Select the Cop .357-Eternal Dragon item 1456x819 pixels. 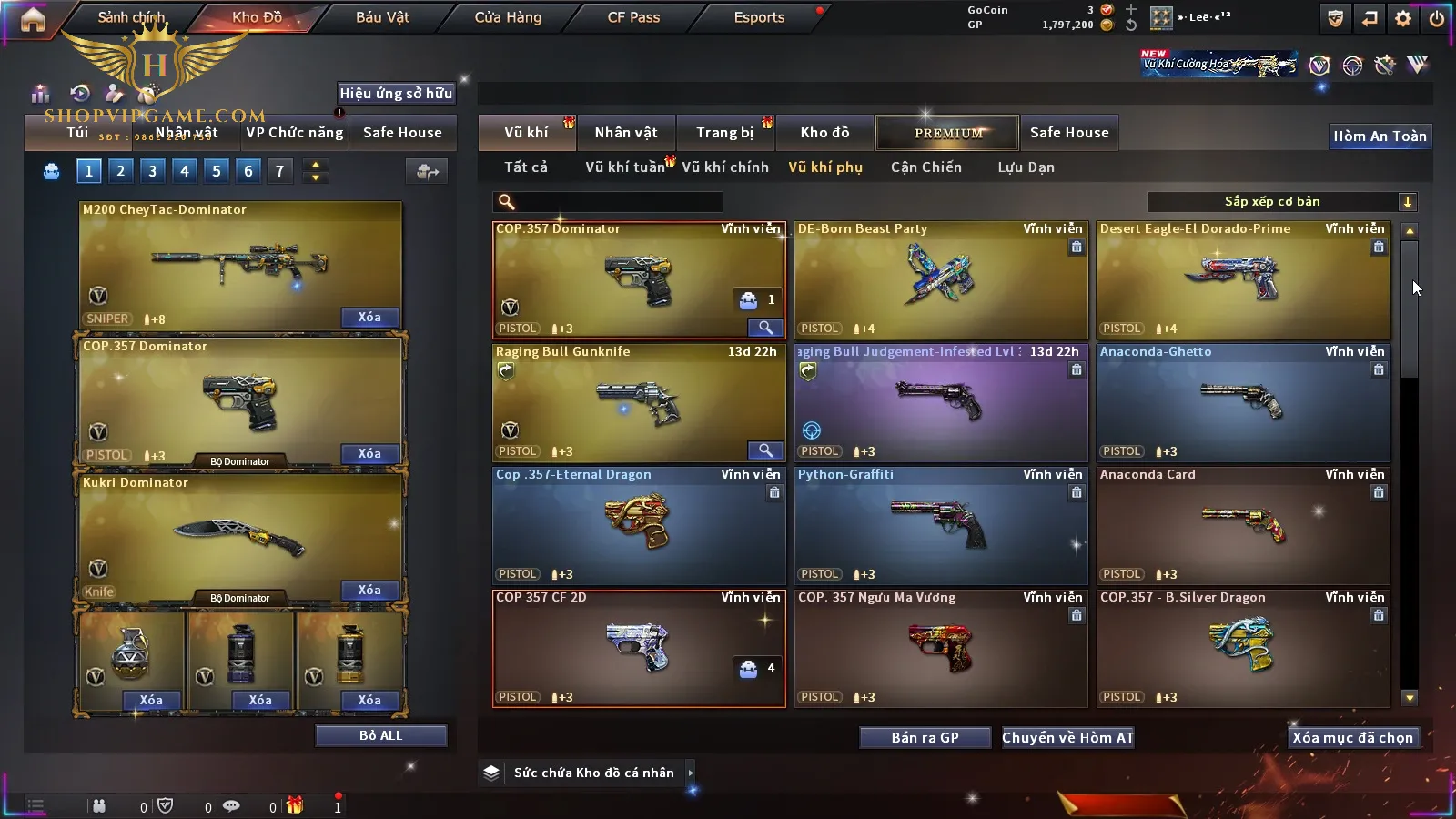639,526
